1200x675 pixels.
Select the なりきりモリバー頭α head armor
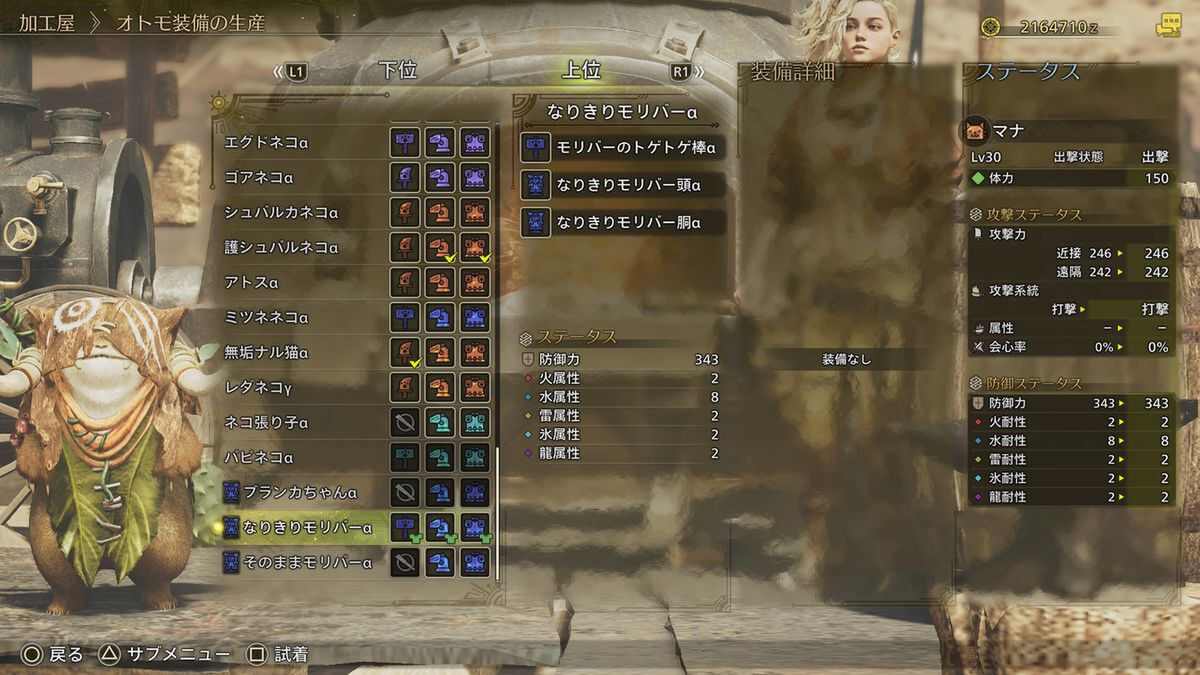(x=620, y=185)
